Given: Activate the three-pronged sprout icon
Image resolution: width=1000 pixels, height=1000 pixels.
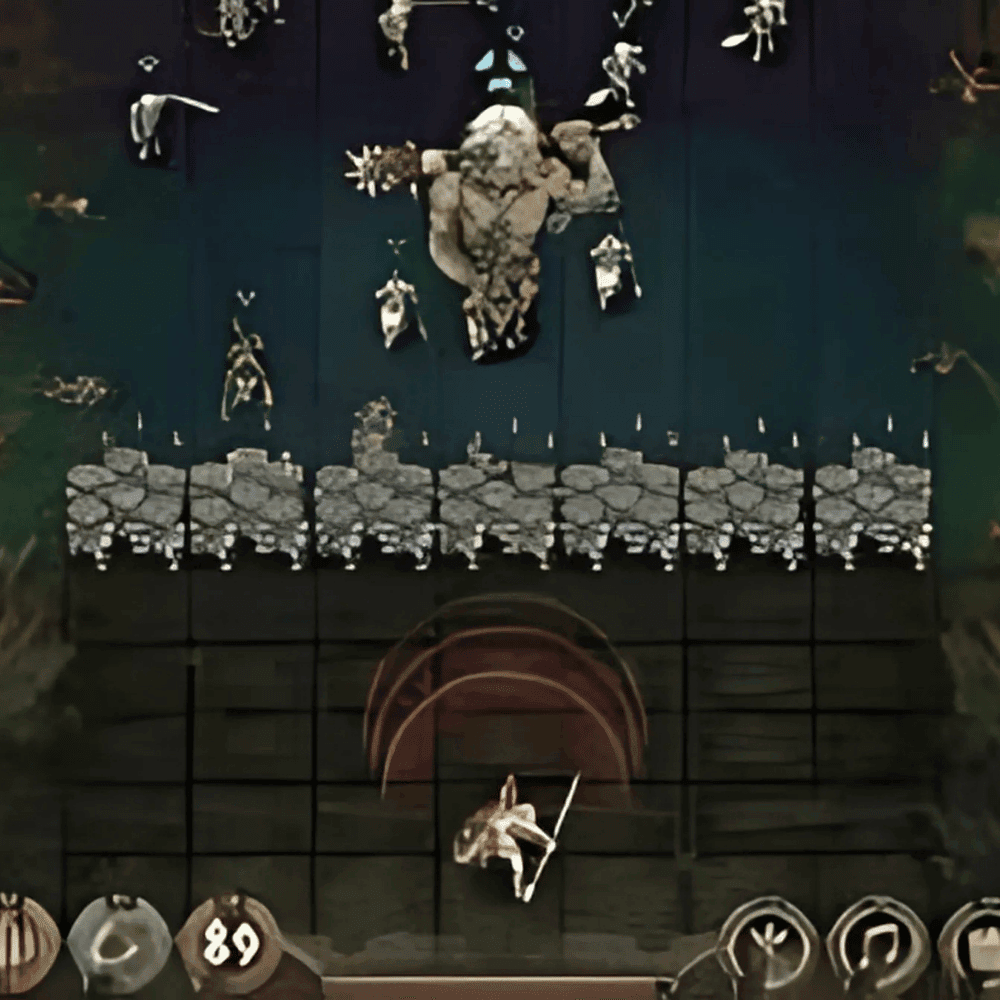Looking at the screenshot, I should (x=768, y=945).
